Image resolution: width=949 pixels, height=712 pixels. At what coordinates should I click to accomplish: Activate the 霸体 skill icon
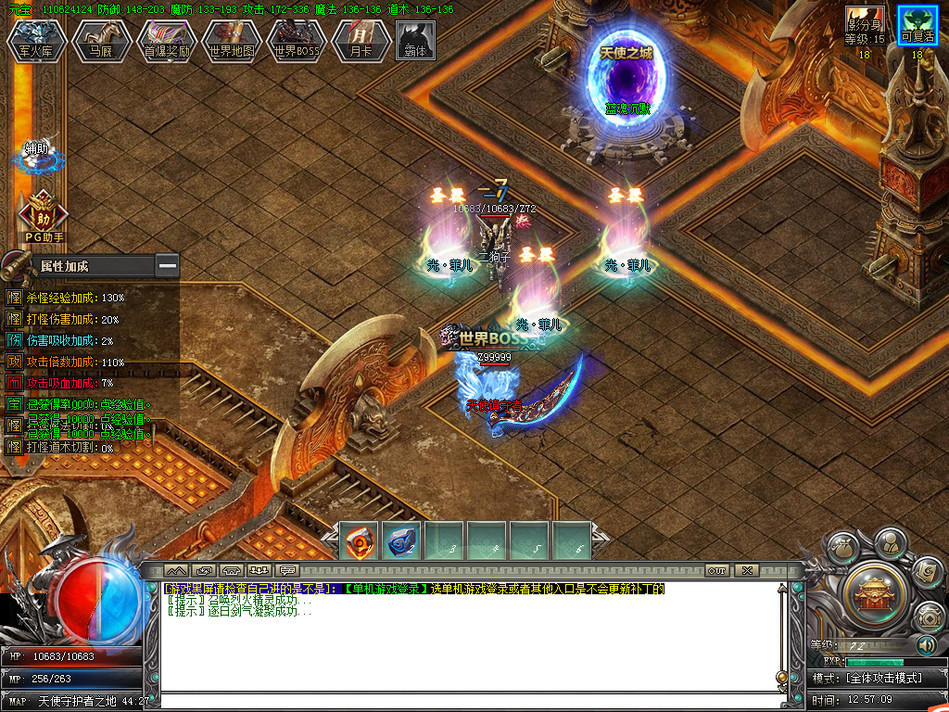[x=415, y=40]
